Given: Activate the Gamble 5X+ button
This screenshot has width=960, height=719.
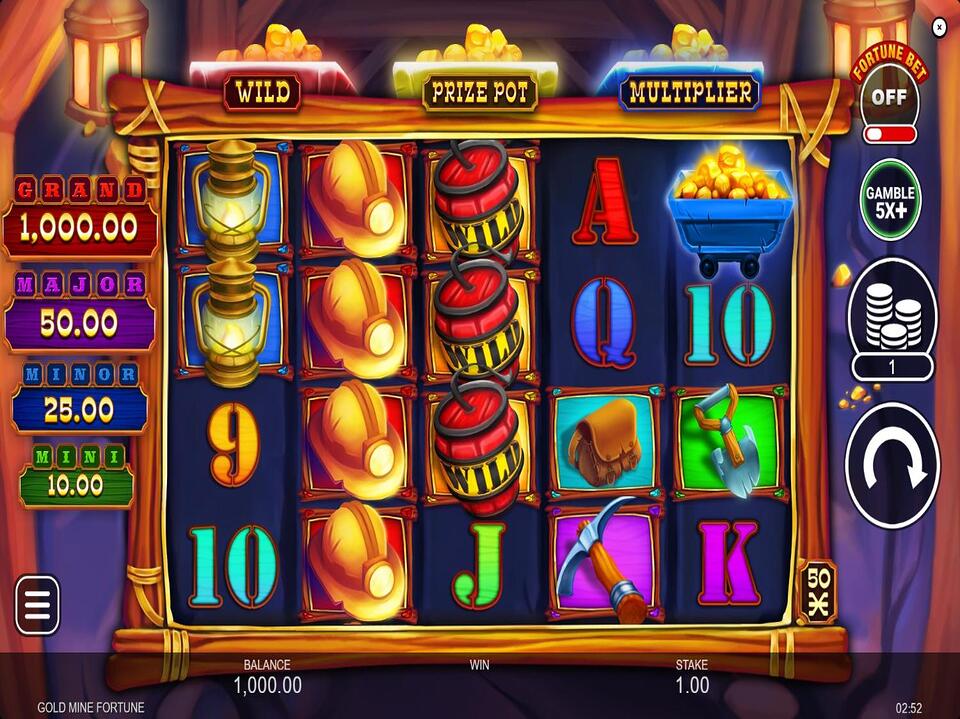Looking at the screenshot, I should click(x=891, y=200).
